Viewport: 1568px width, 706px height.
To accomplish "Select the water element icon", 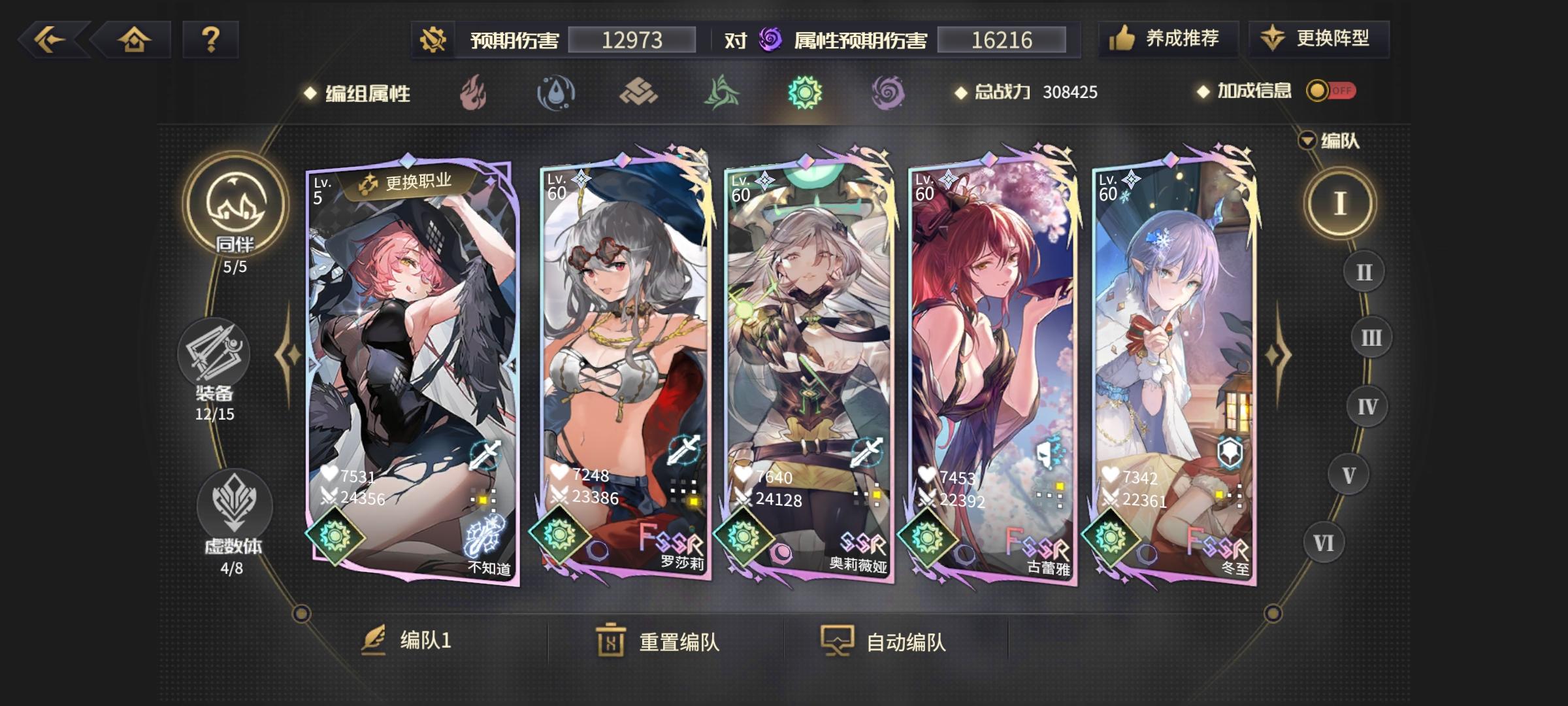I will pos(556,92).
